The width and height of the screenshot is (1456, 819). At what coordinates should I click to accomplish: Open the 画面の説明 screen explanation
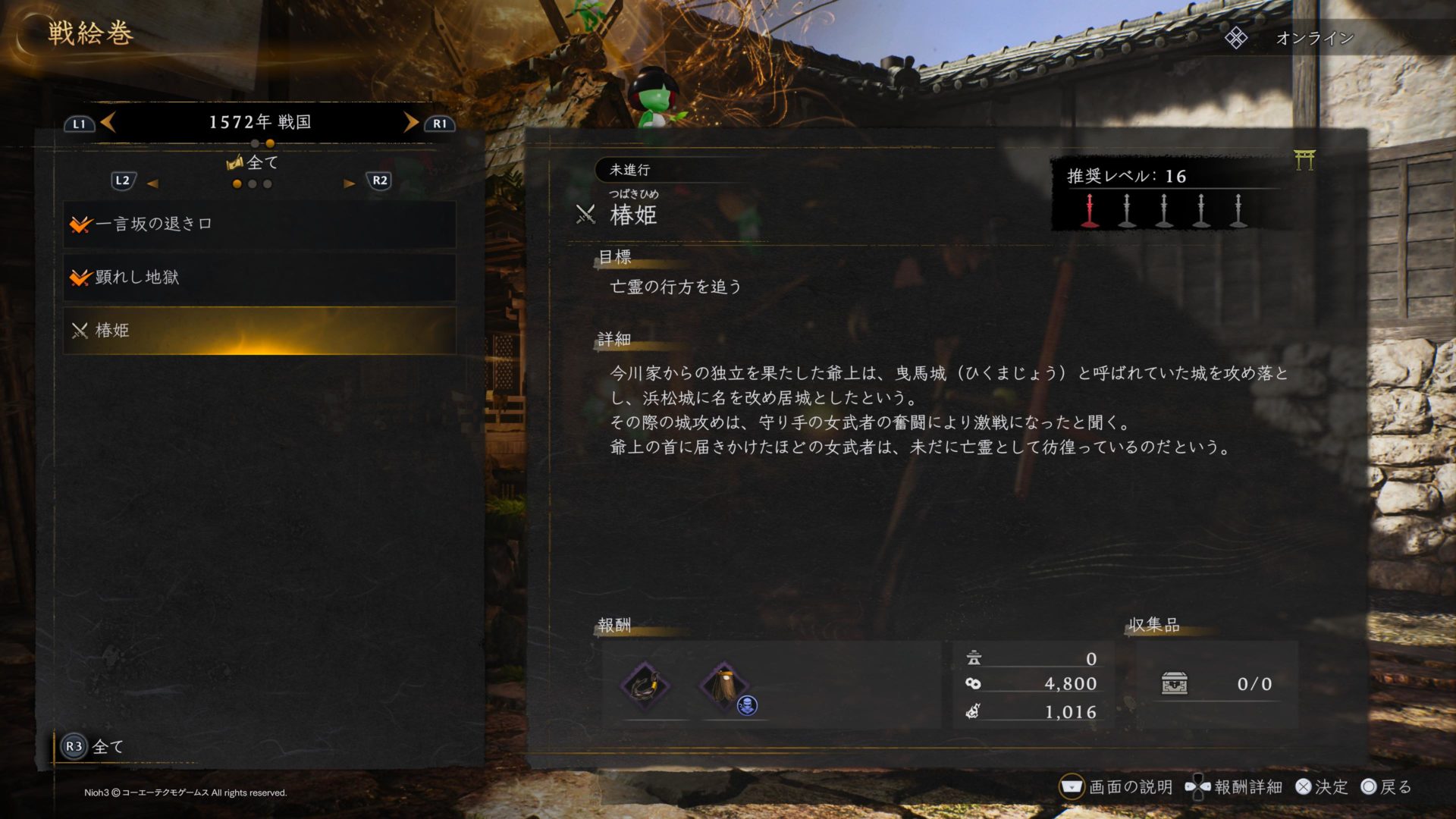[x=1116, y=787]
